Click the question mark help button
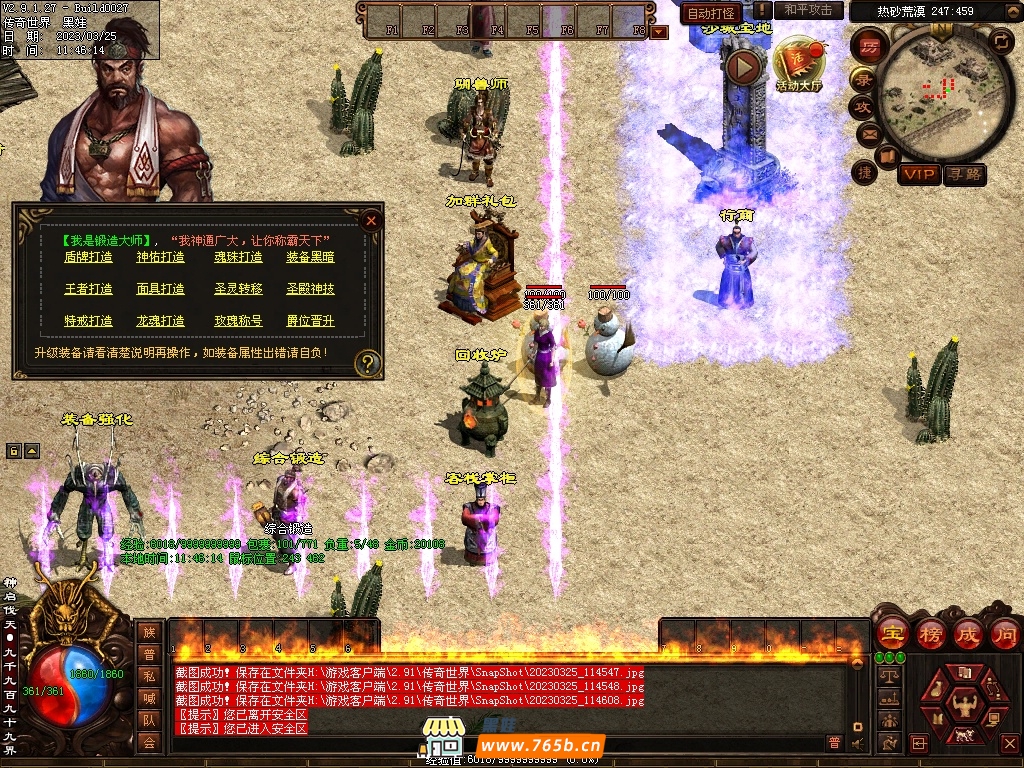This screenshot has height=768, width=1024. [x=369, y=362]
